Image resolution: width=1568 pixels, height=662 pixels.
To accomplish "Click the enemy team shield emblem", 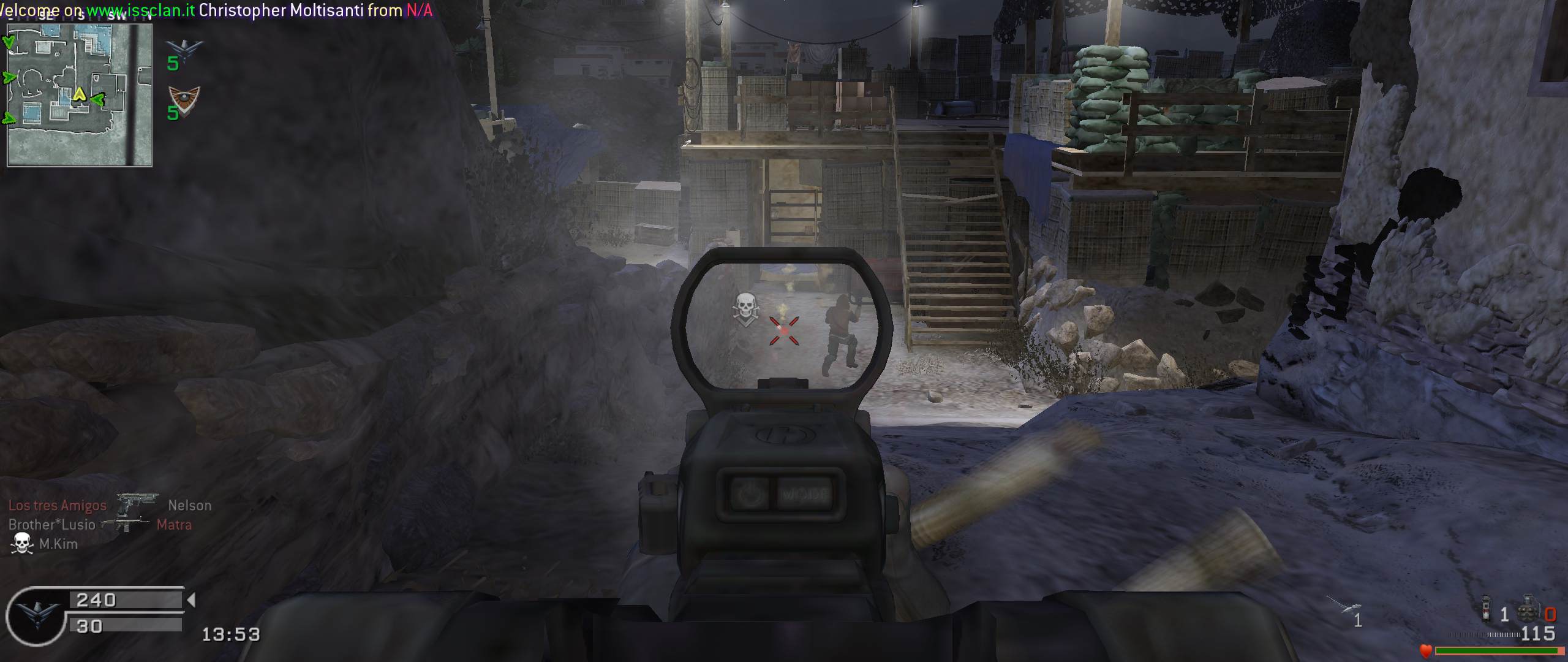I will [x=184, y=98].
